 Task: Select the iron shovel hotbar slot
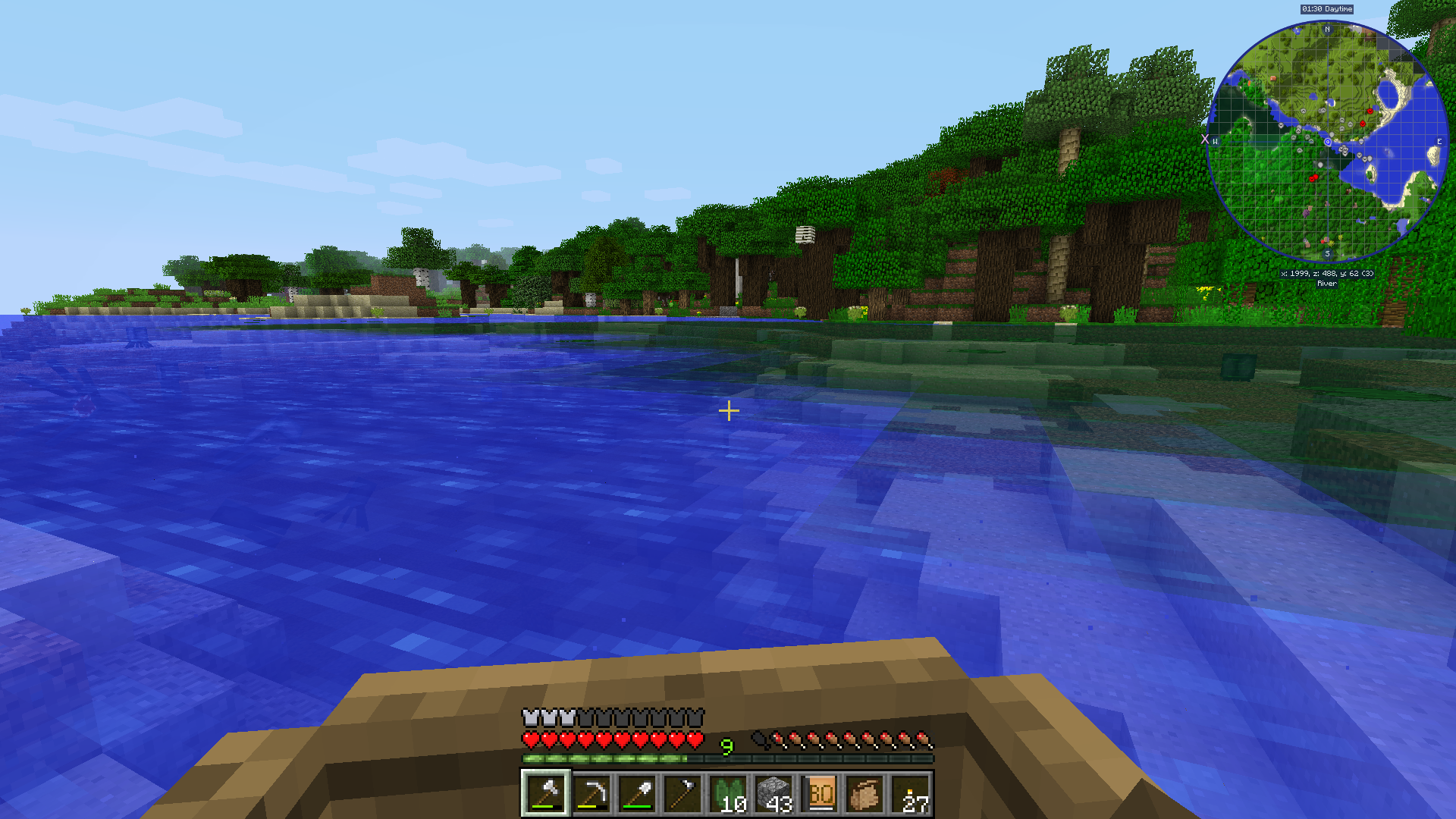click(637, 793)
